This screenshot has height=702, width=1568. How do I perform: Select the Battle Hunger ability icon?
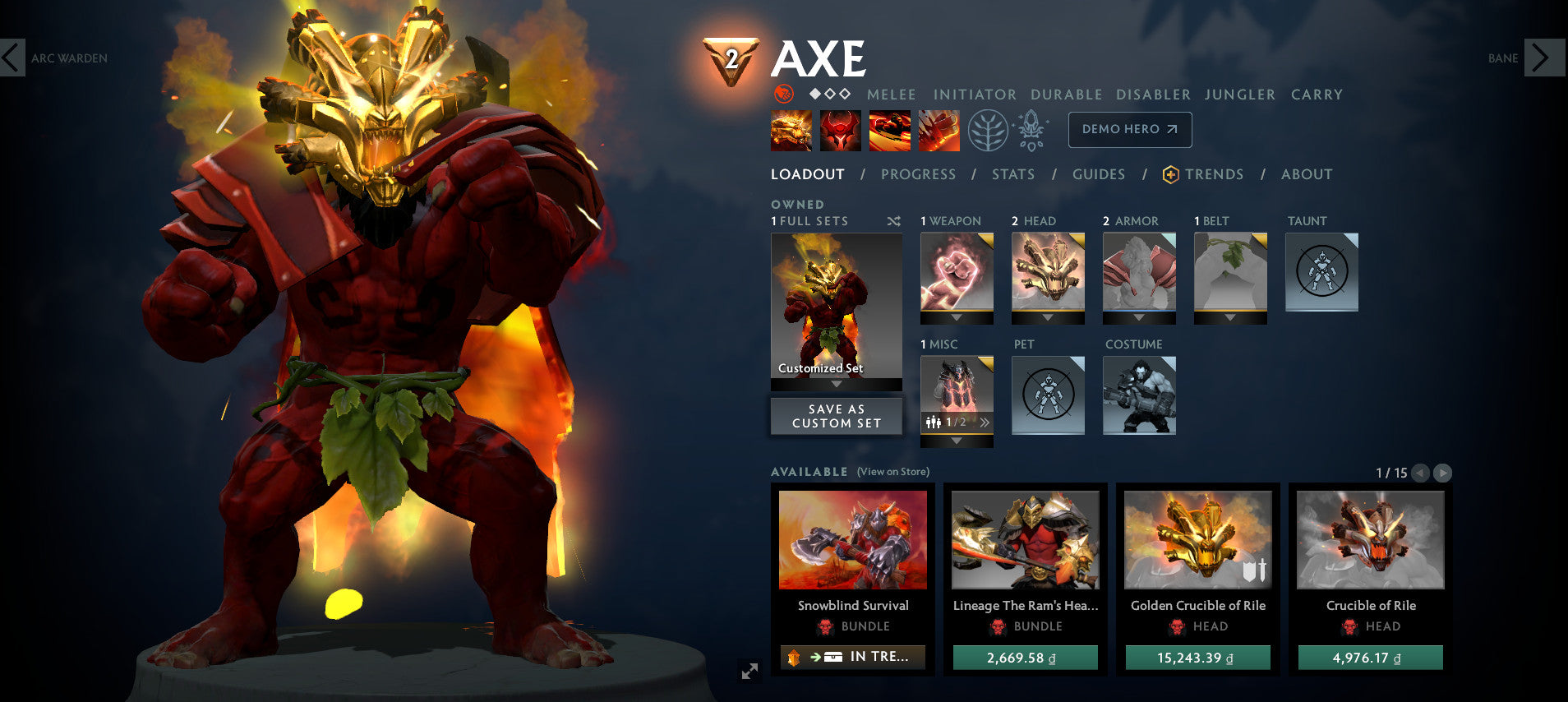click(840, 130)
